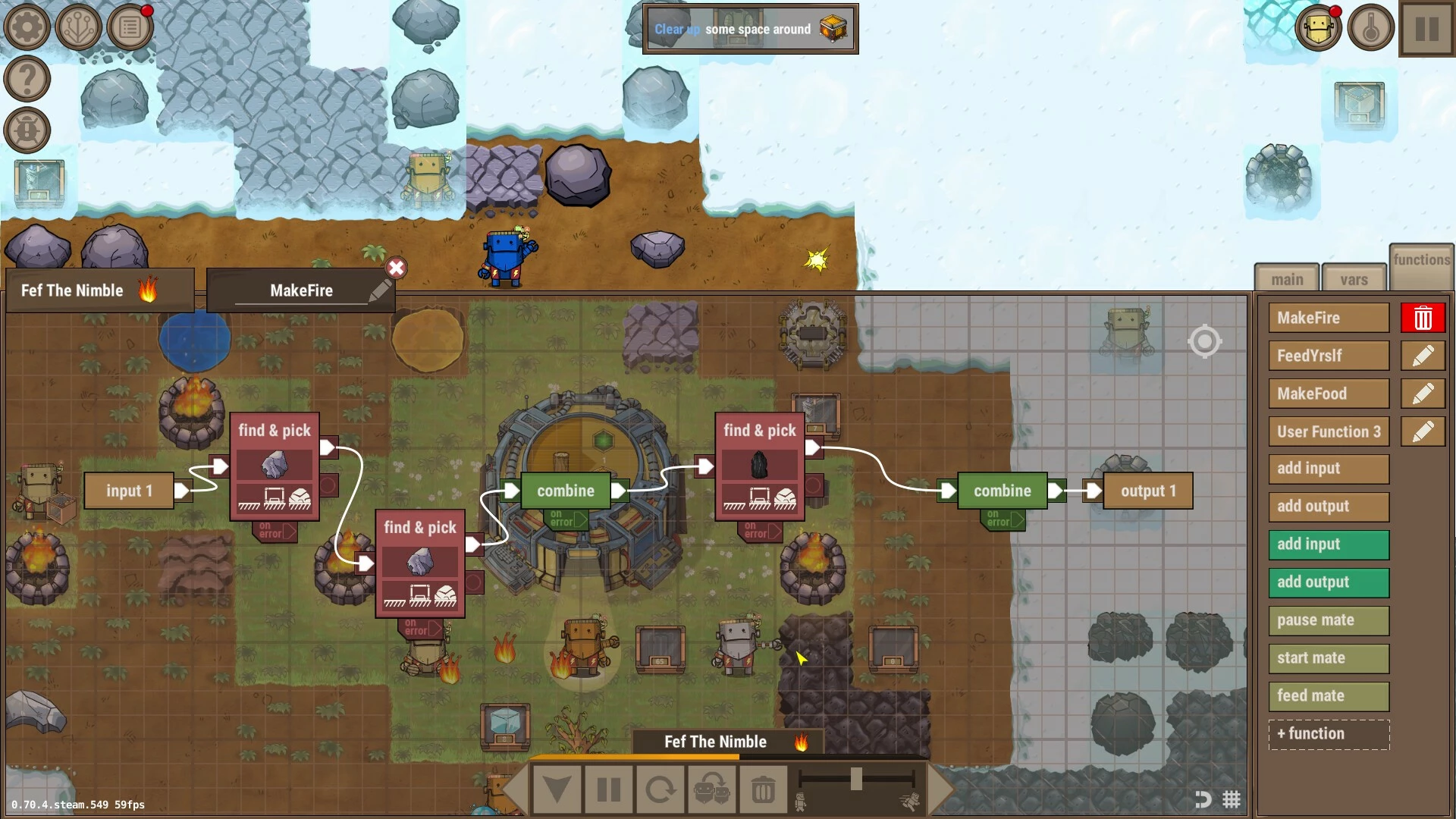Screen dimensions: 1456x819
Task: Close the MakeFire editor with red X
Action: click(x=396, y=268)
